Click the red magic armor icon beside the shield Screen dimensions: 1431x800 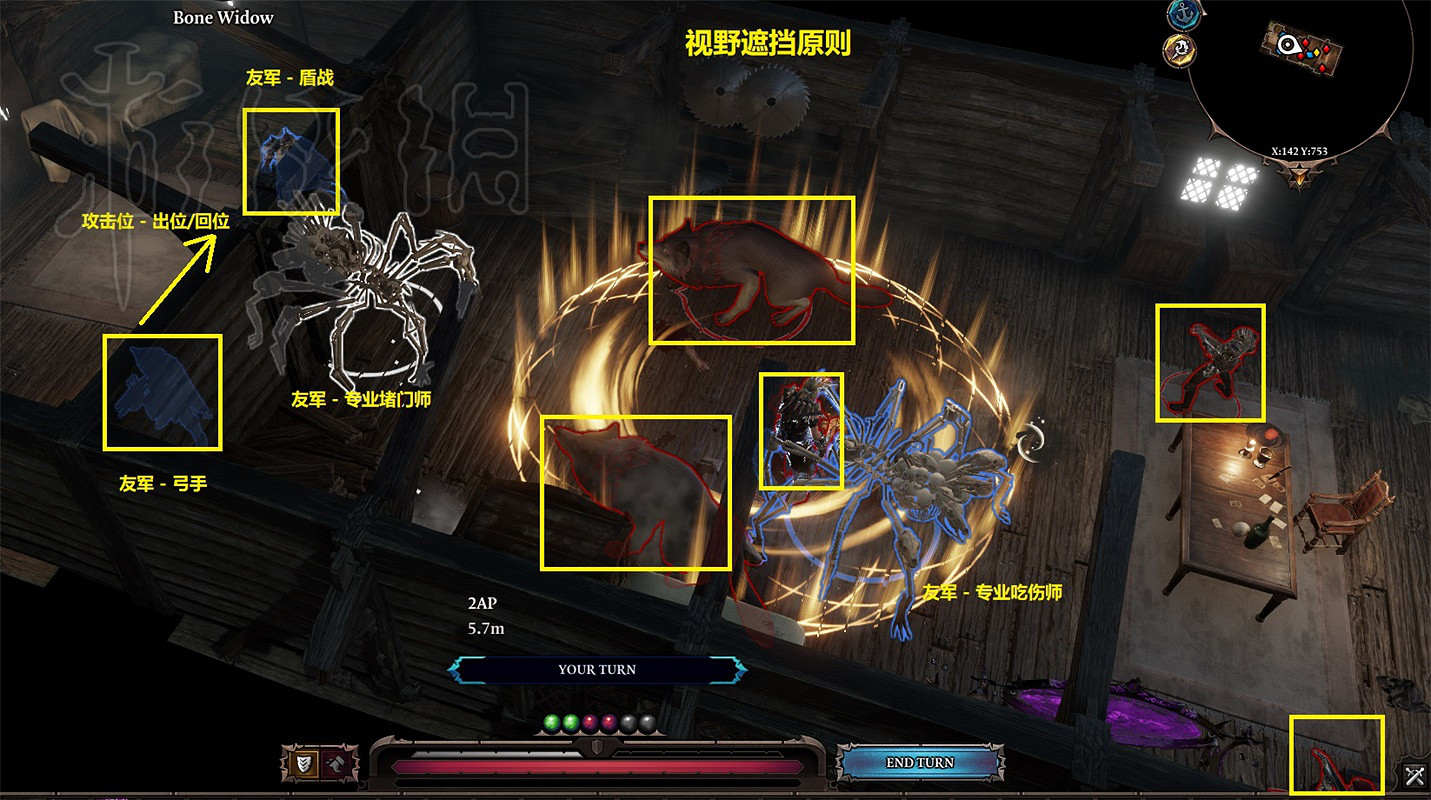coord(336,762)
